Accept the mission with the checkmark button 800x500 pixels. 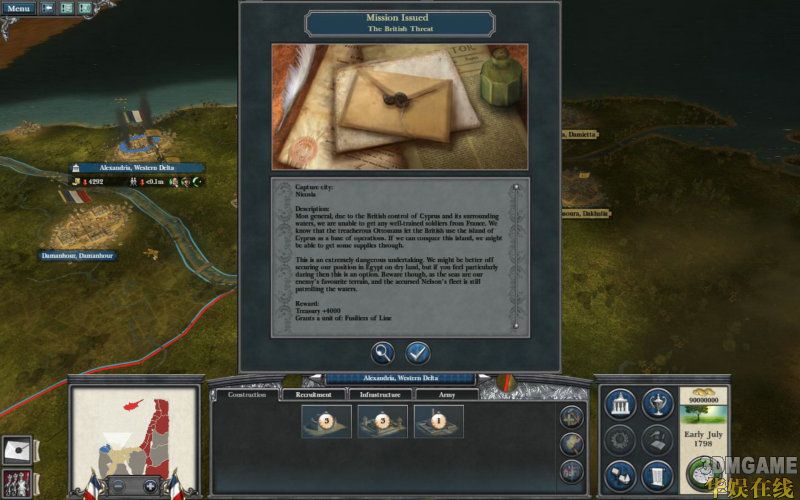417,353
